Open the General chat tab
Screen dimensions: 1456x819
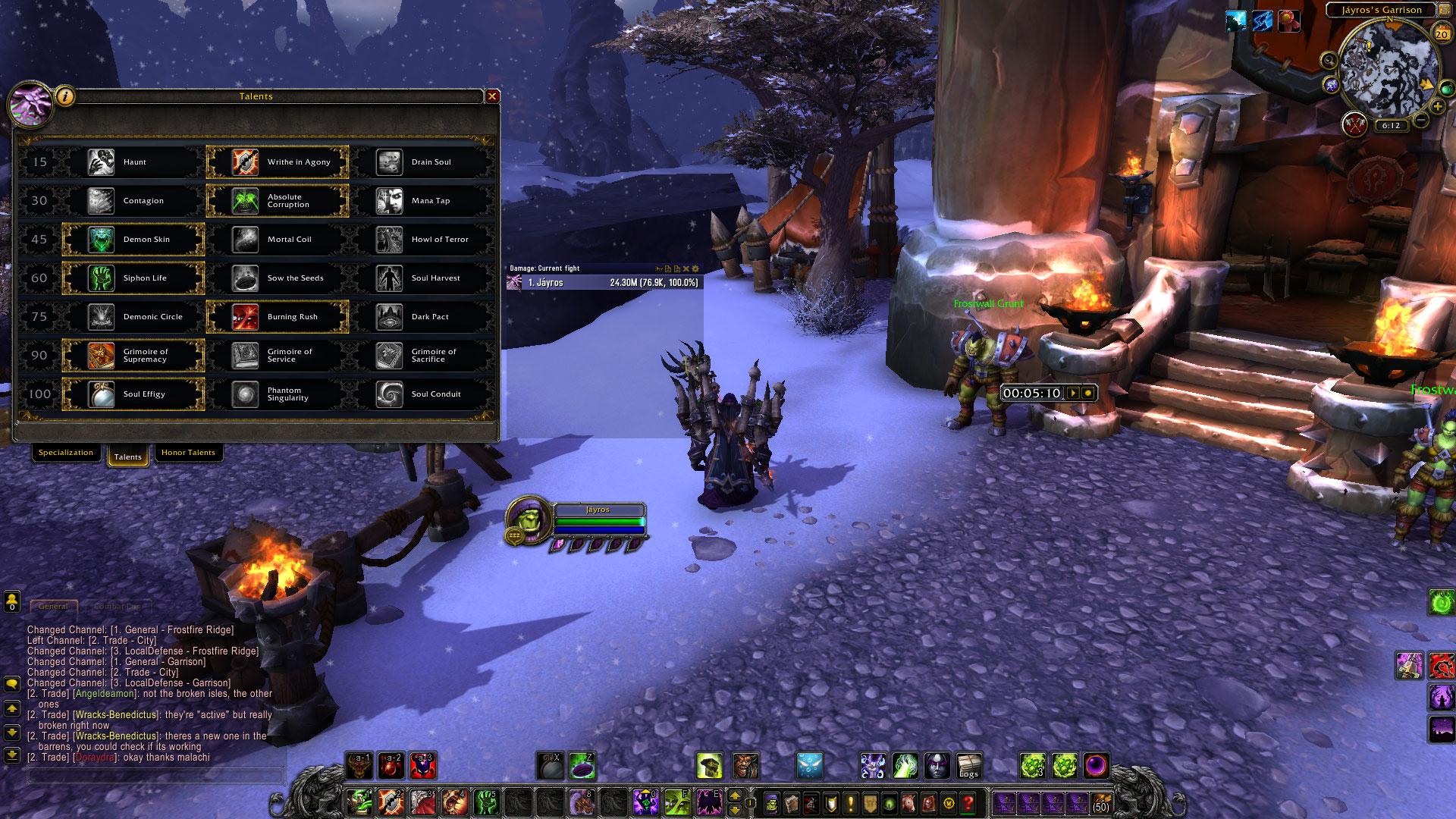click(x=53, y=607)
